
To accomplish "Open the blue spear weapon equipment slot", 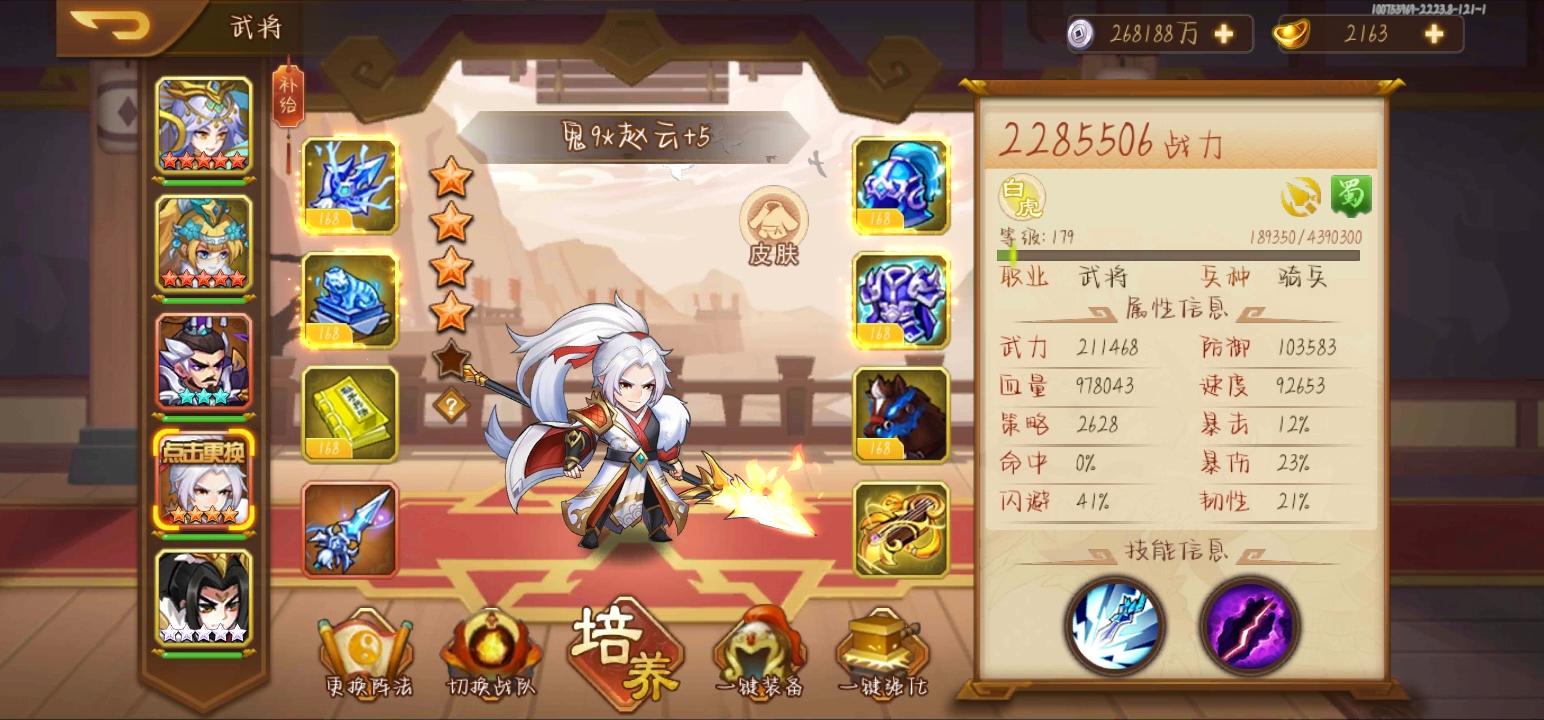I will pyautogui.click(x=349, y=528).
